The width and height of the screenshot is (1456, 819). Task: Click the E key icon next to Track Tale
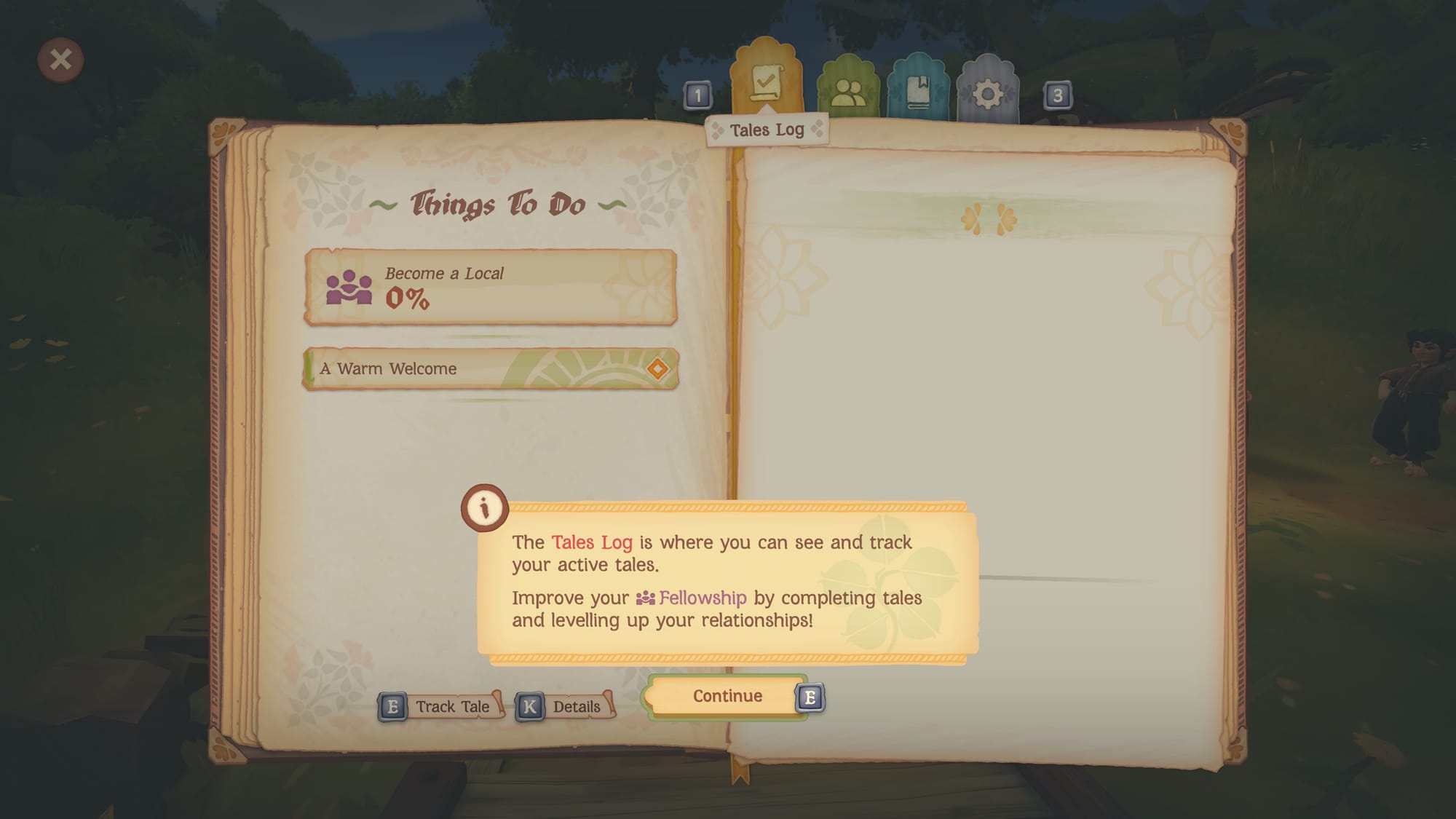[392, 705]
